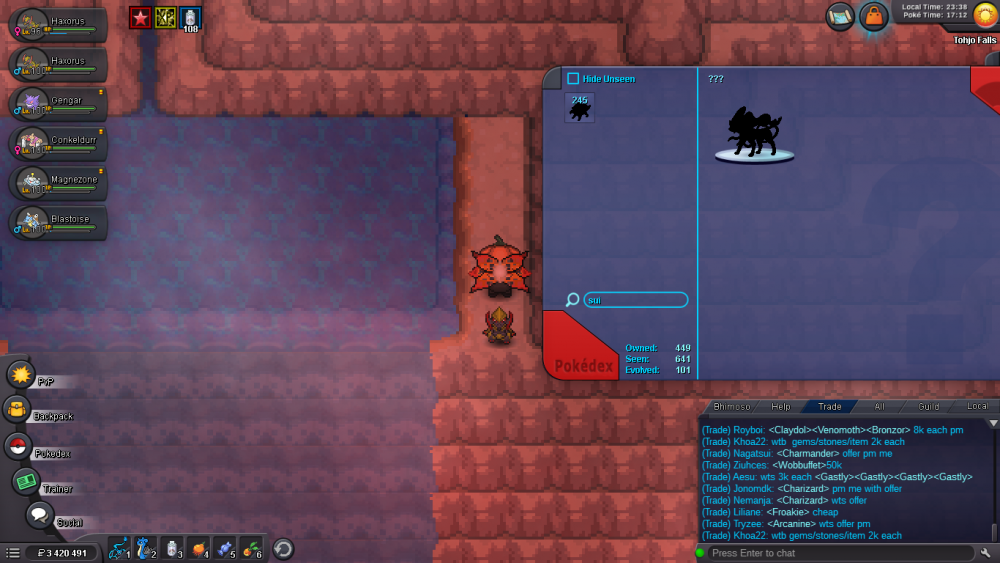
Task: Click the Pokedex menu button
Action: [18, 446]
